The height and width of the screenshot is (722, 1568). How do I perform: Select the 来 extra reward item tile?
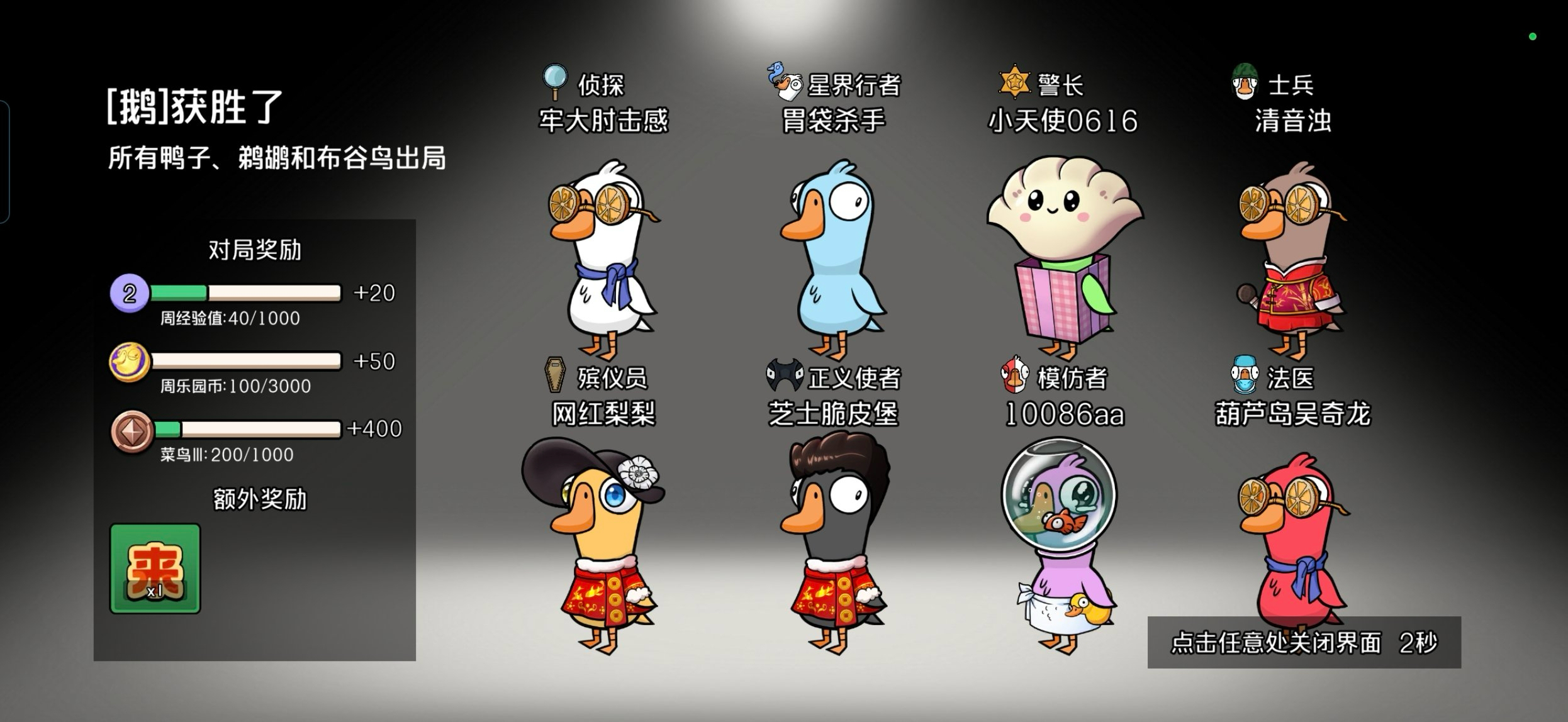155,569
